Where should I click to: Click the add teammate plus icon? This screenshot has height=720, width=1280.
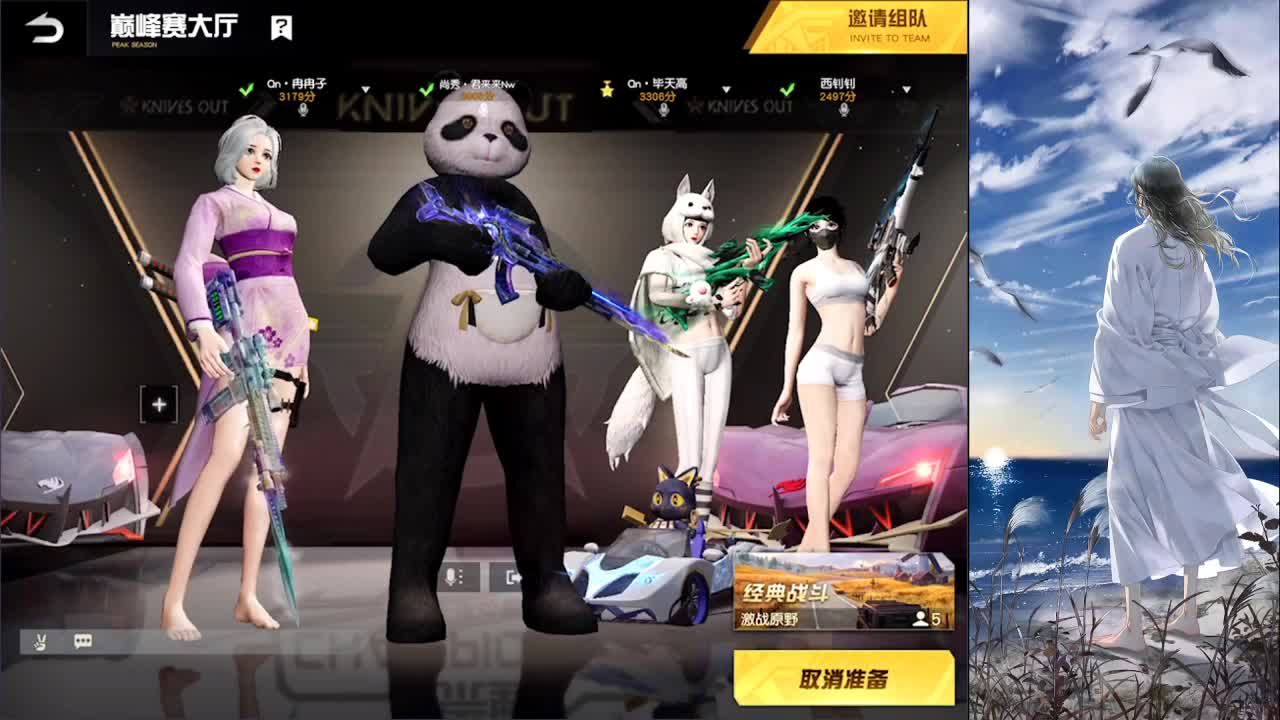(x=157, y=404)
